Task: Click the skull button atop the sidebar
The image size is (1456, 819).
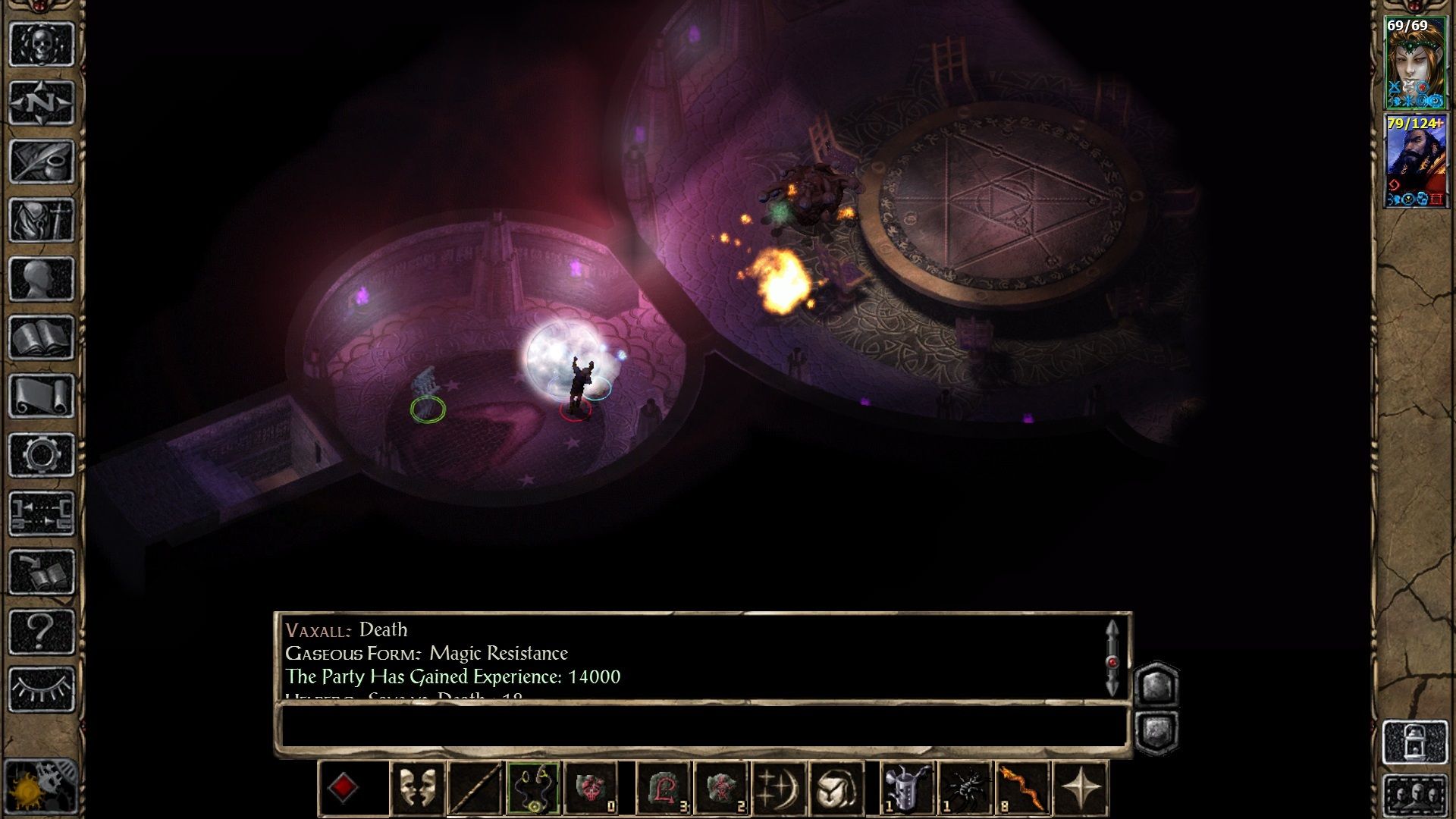Action: [42, 44]
